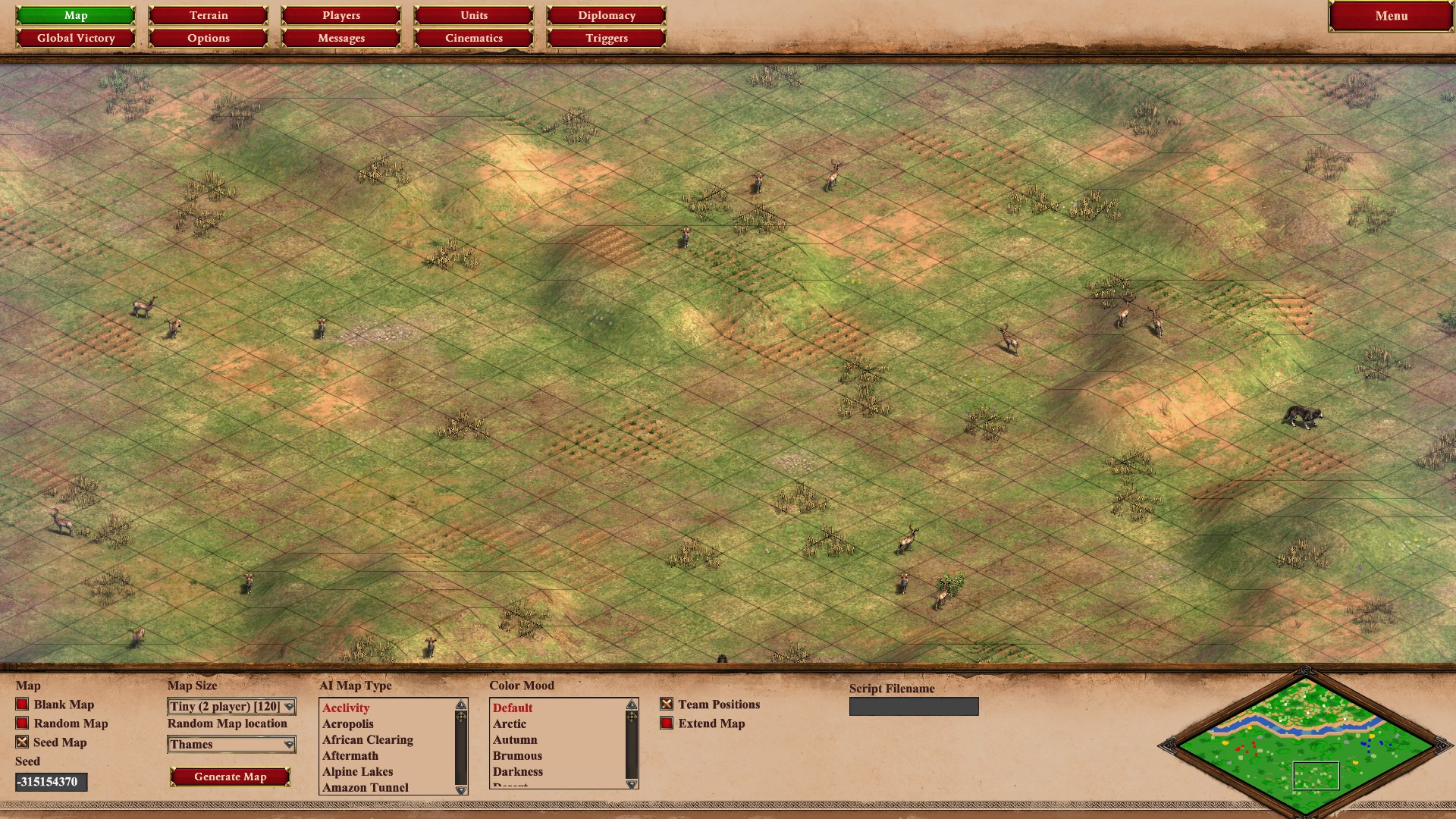Toggle the Team Positions checkbox
Screen dimensions: 1456x819
tap(667, 704)
